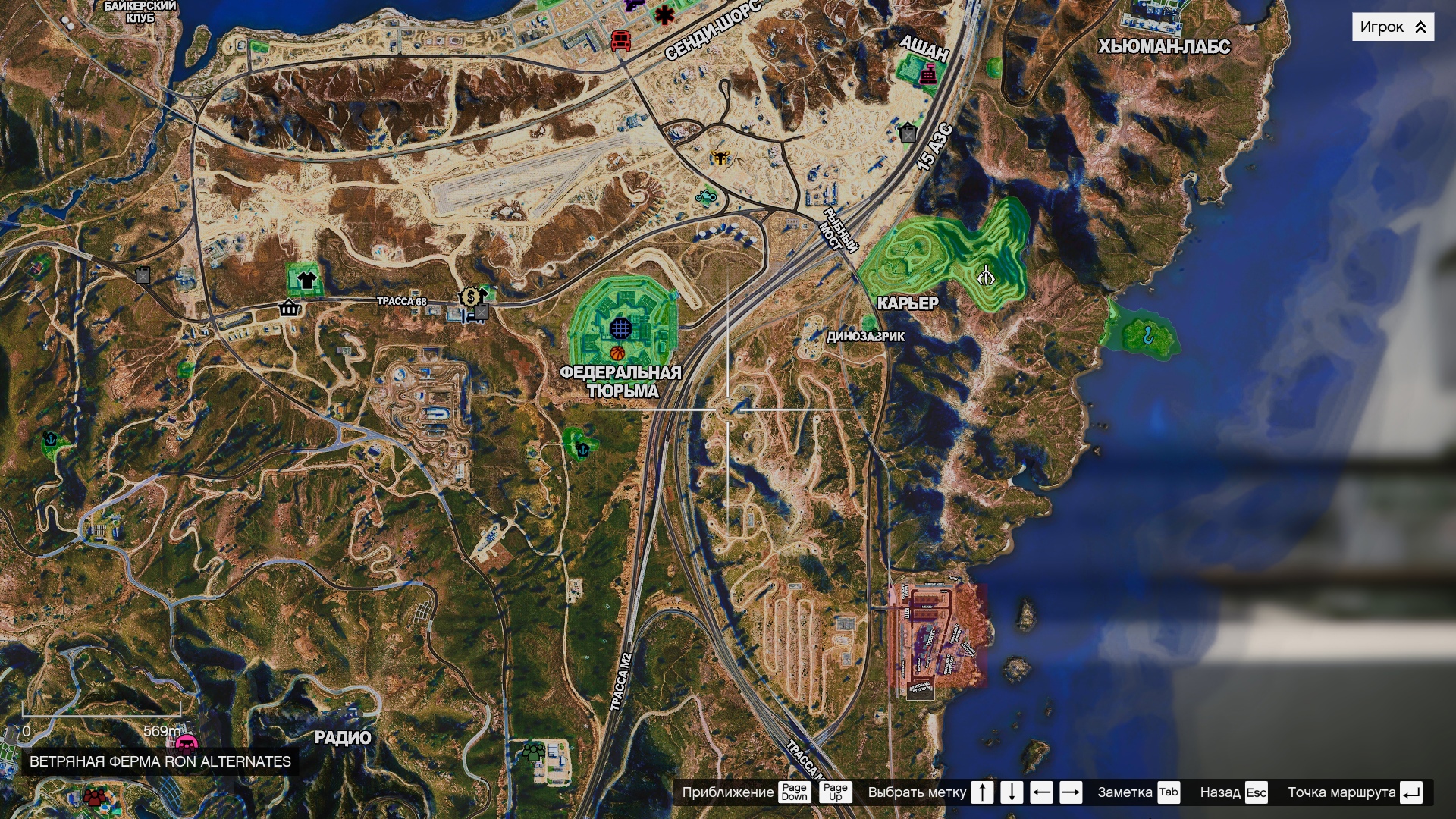Image resolution: width=1456 pixels, height=819 pixels.
Task: Click the white crosshair at the map center
Action: click(x=726, y=408)
